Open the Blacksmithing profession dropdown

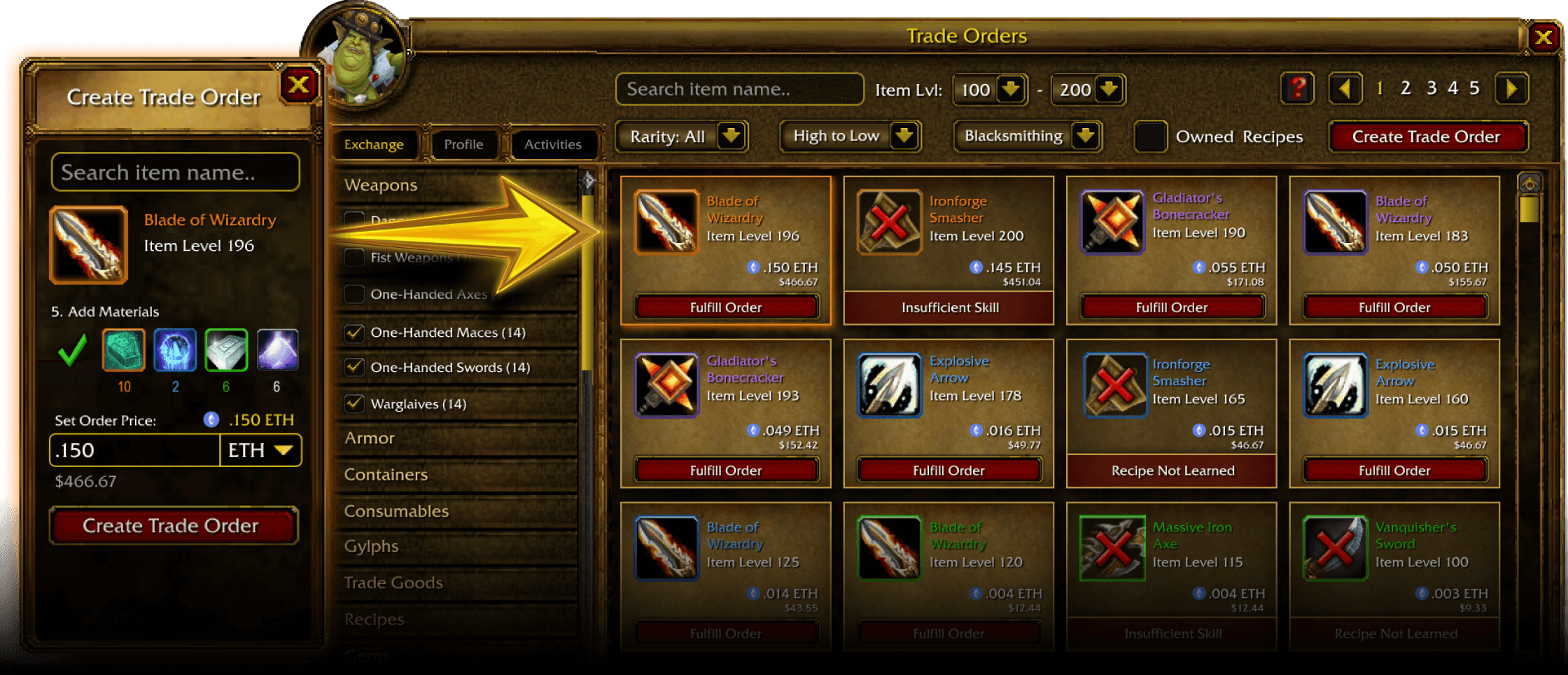[1028, 136]
